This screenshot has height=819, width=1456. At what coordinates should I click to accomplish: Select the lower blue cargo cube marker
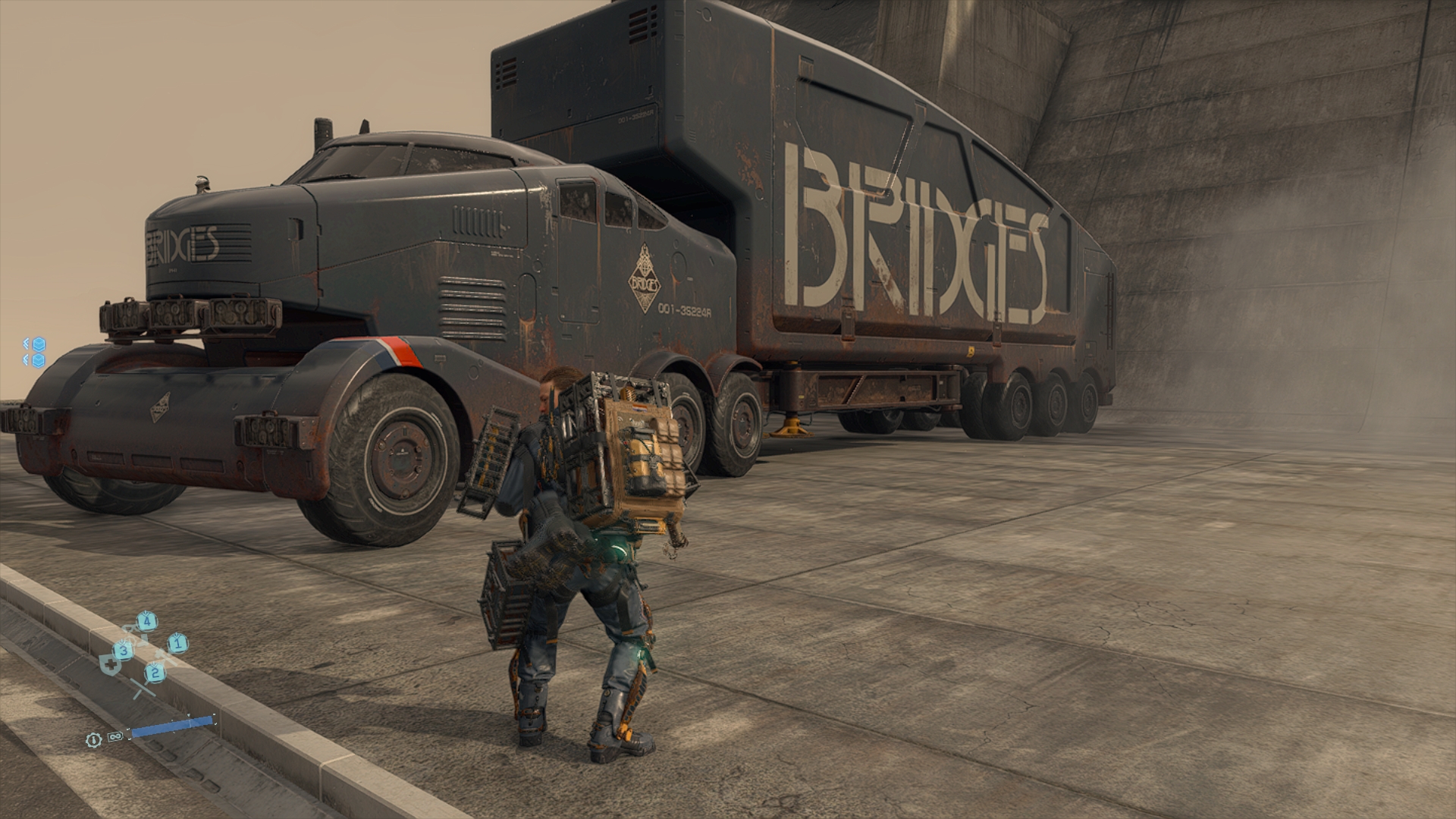pos(39,359)
